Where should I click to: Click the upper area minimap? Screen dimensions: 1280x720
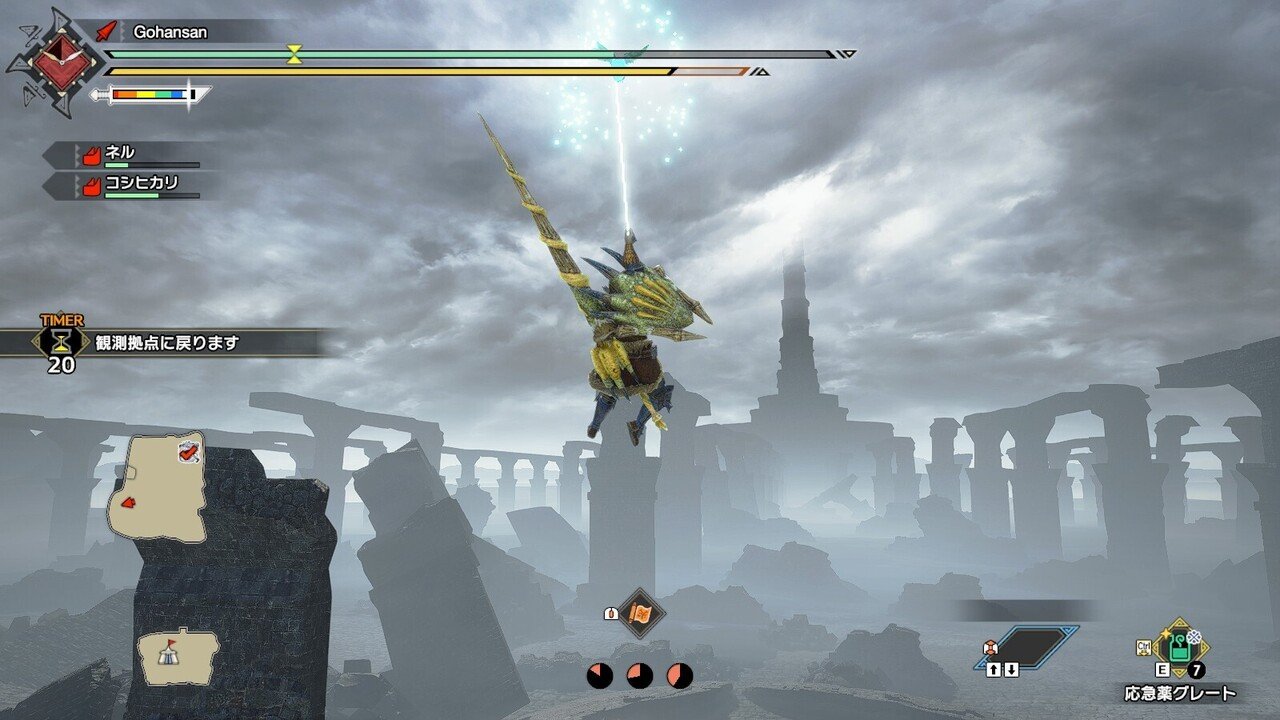157,486
